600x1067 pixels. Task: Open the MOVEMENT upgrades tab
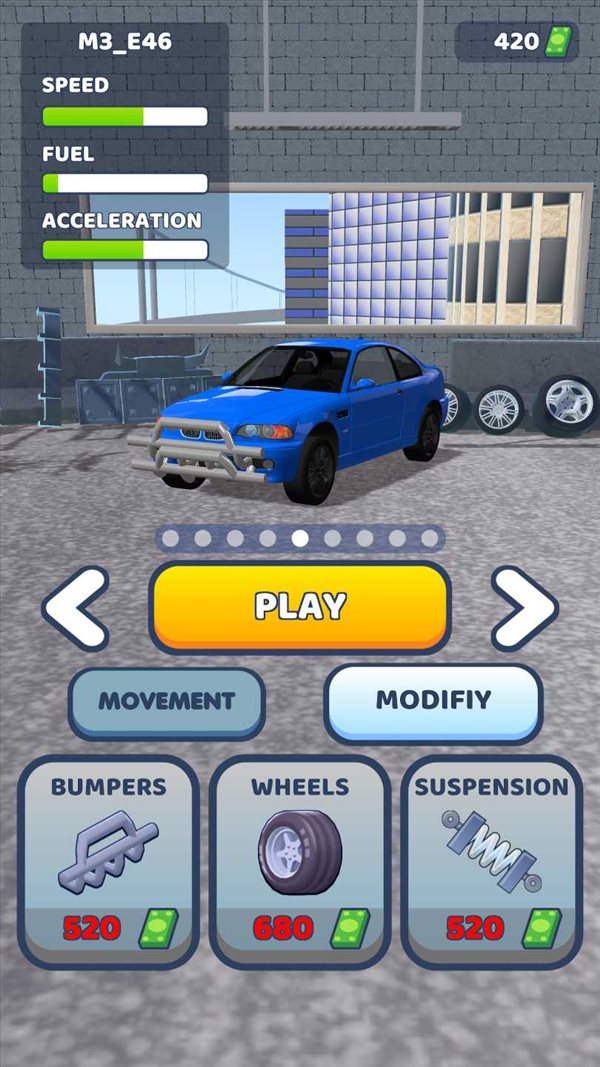(x=166, y=701)
